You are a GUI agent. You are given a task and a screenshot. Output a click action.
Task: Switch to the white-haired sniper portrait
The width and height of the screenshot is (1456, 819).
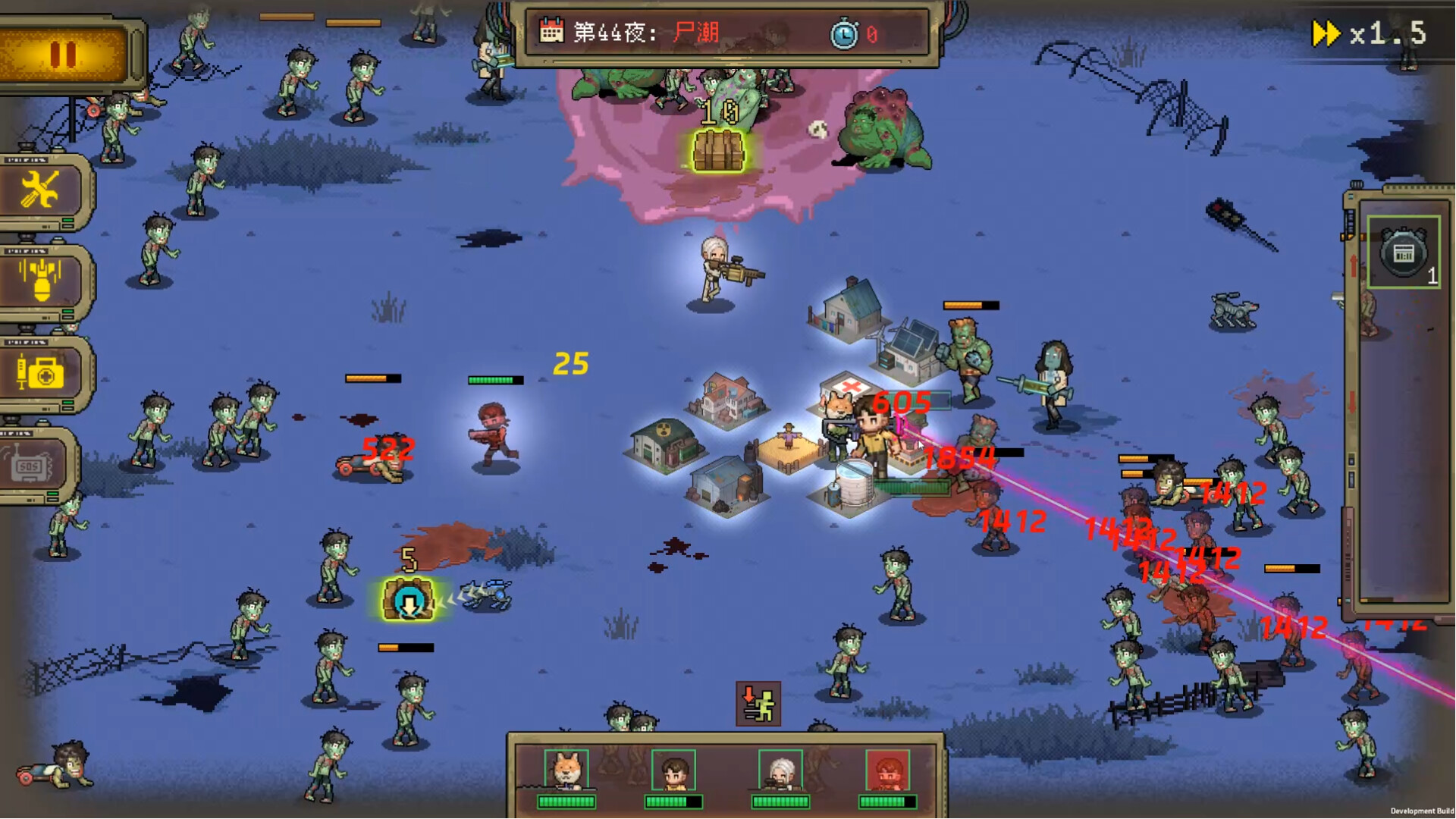(x=781, y=767)
